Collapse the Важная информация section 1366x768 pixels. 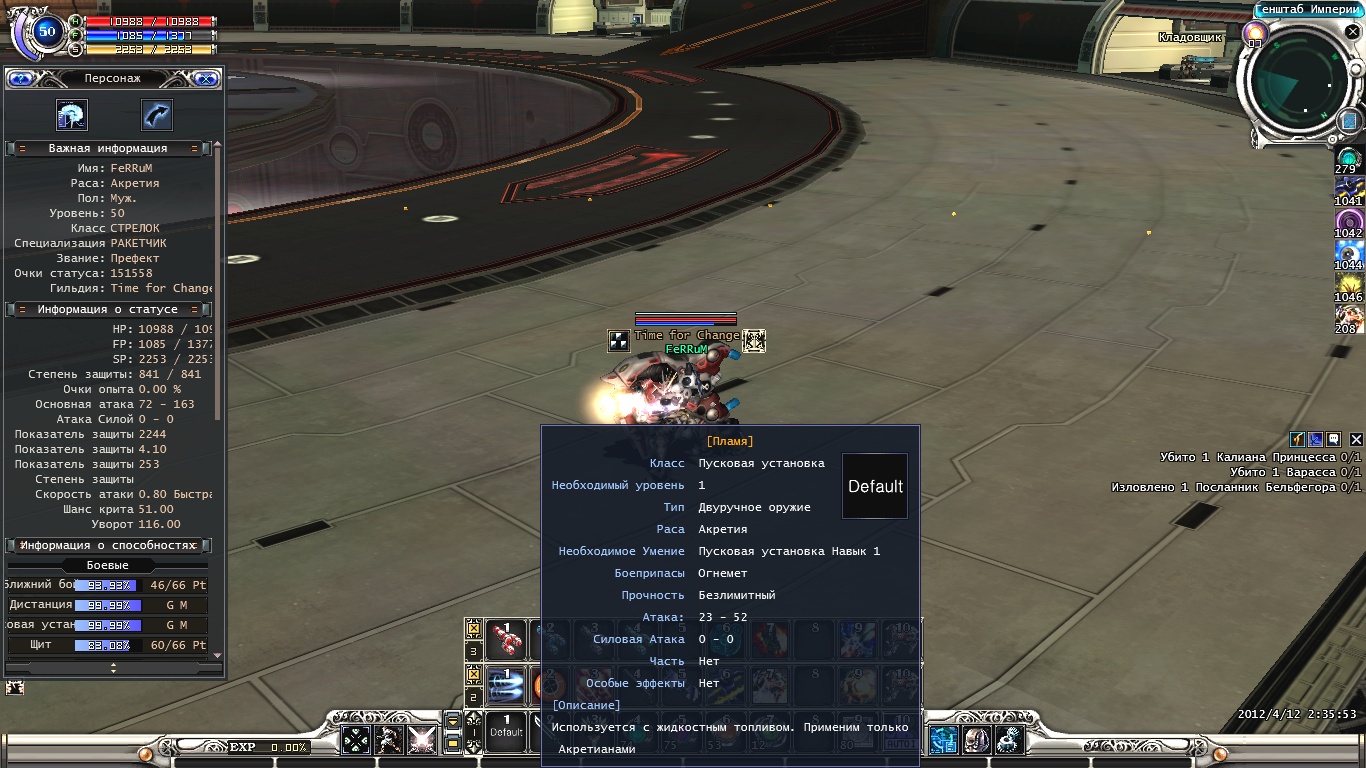22,148
